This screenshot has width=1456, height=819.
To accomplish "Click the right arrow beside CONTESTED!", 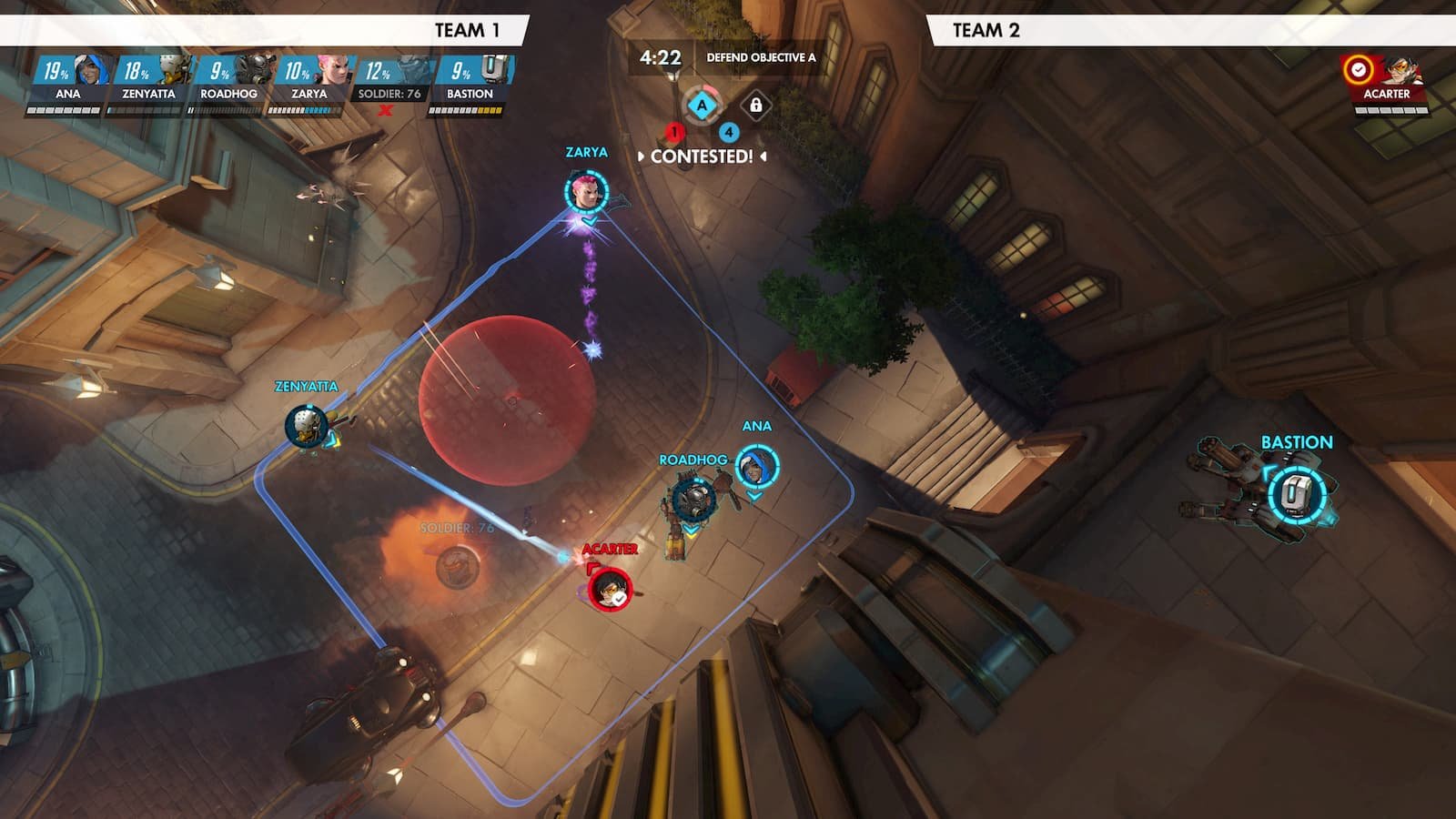I will (763, 156).
